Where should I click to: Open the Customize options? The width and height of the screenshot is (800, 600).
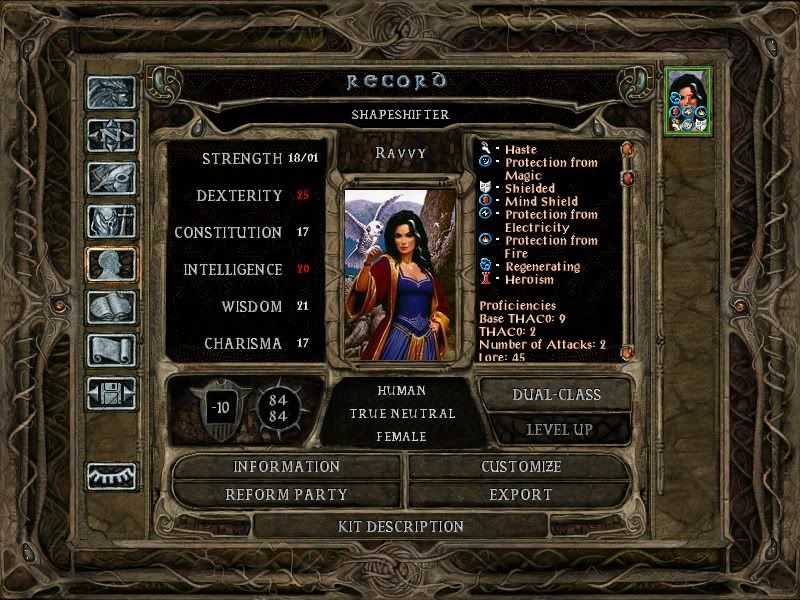tap(521, 467)
